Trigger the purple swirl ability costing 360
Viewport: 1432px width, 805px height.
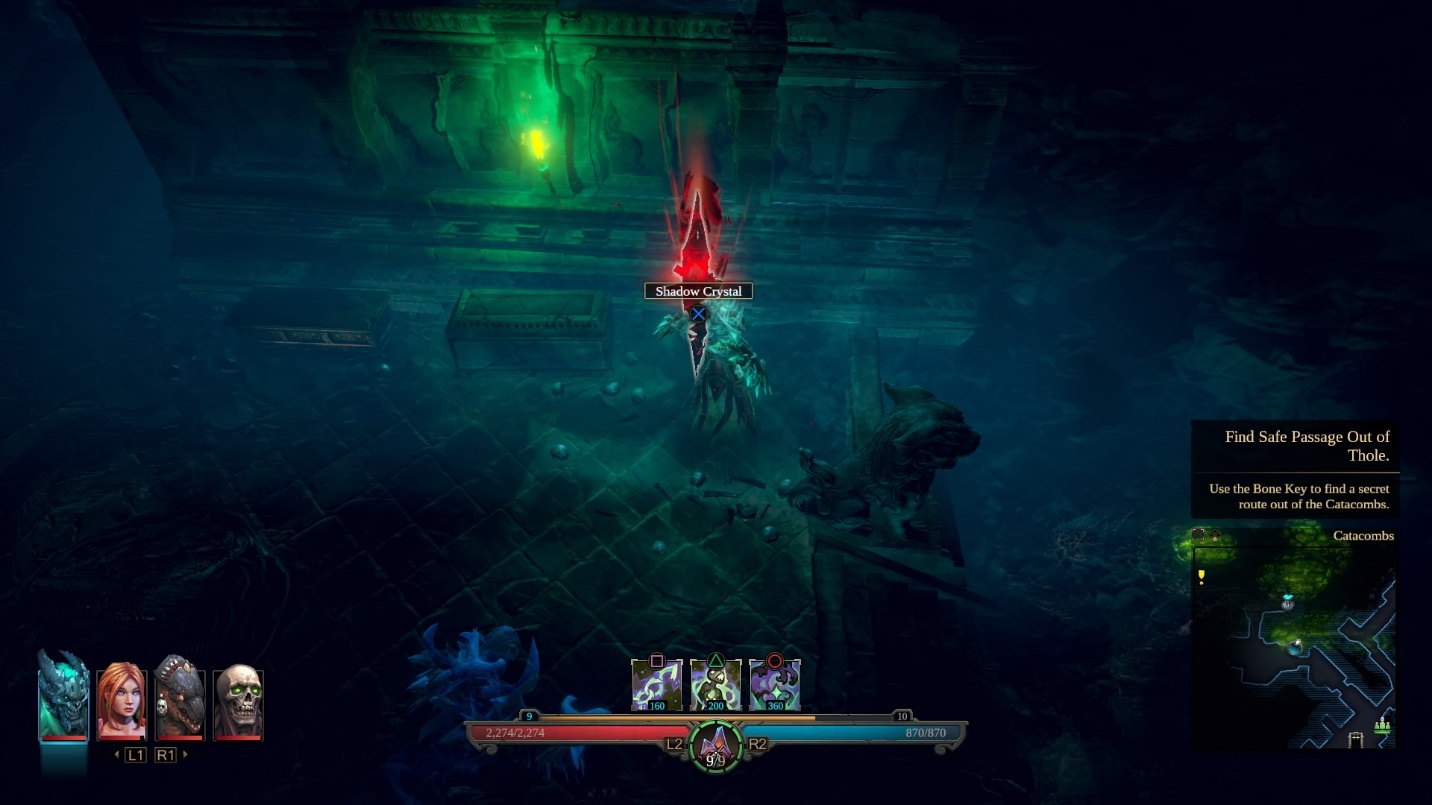click(774, 685)
